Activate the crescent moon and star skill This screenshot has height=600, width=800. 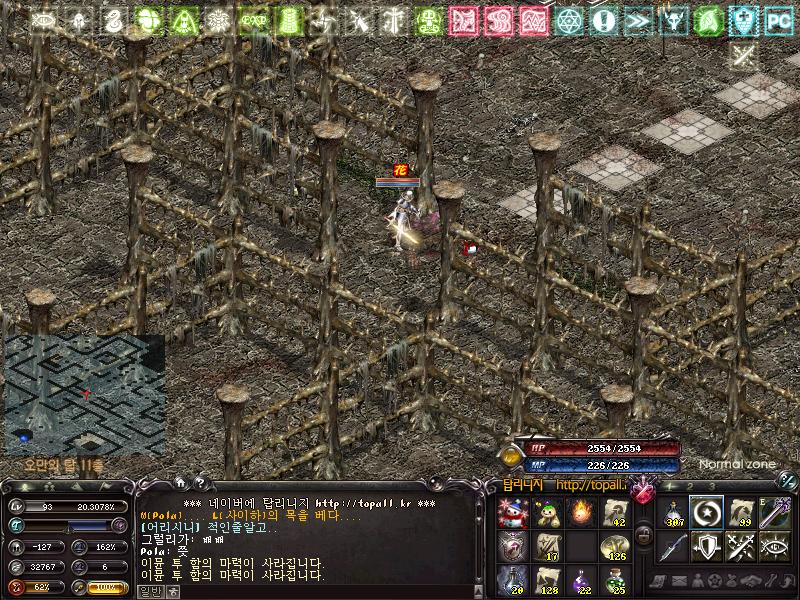(707, 514)
